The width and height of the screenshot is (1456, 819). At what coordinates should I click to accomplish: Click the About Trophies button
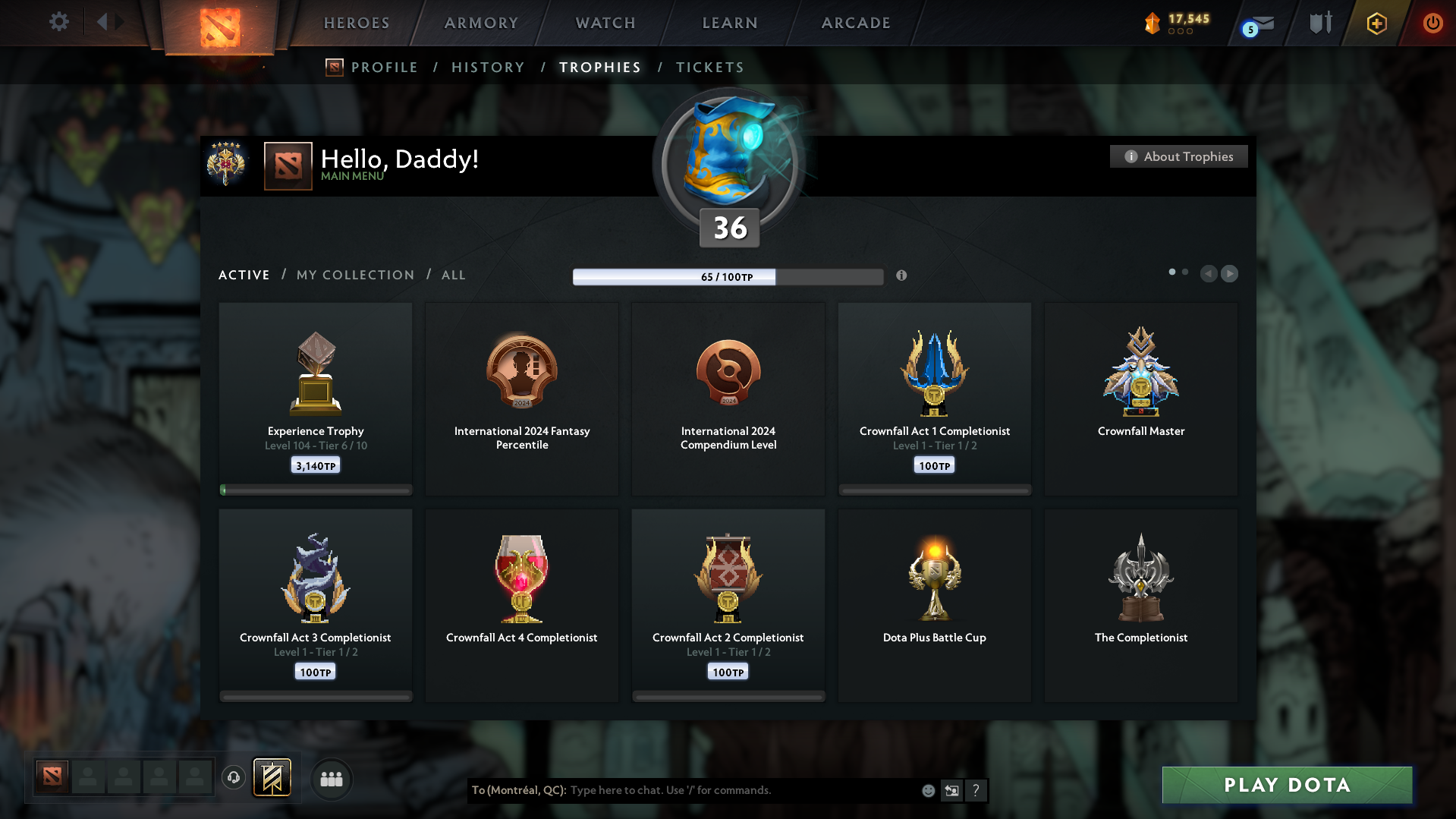pos(1178,156)
